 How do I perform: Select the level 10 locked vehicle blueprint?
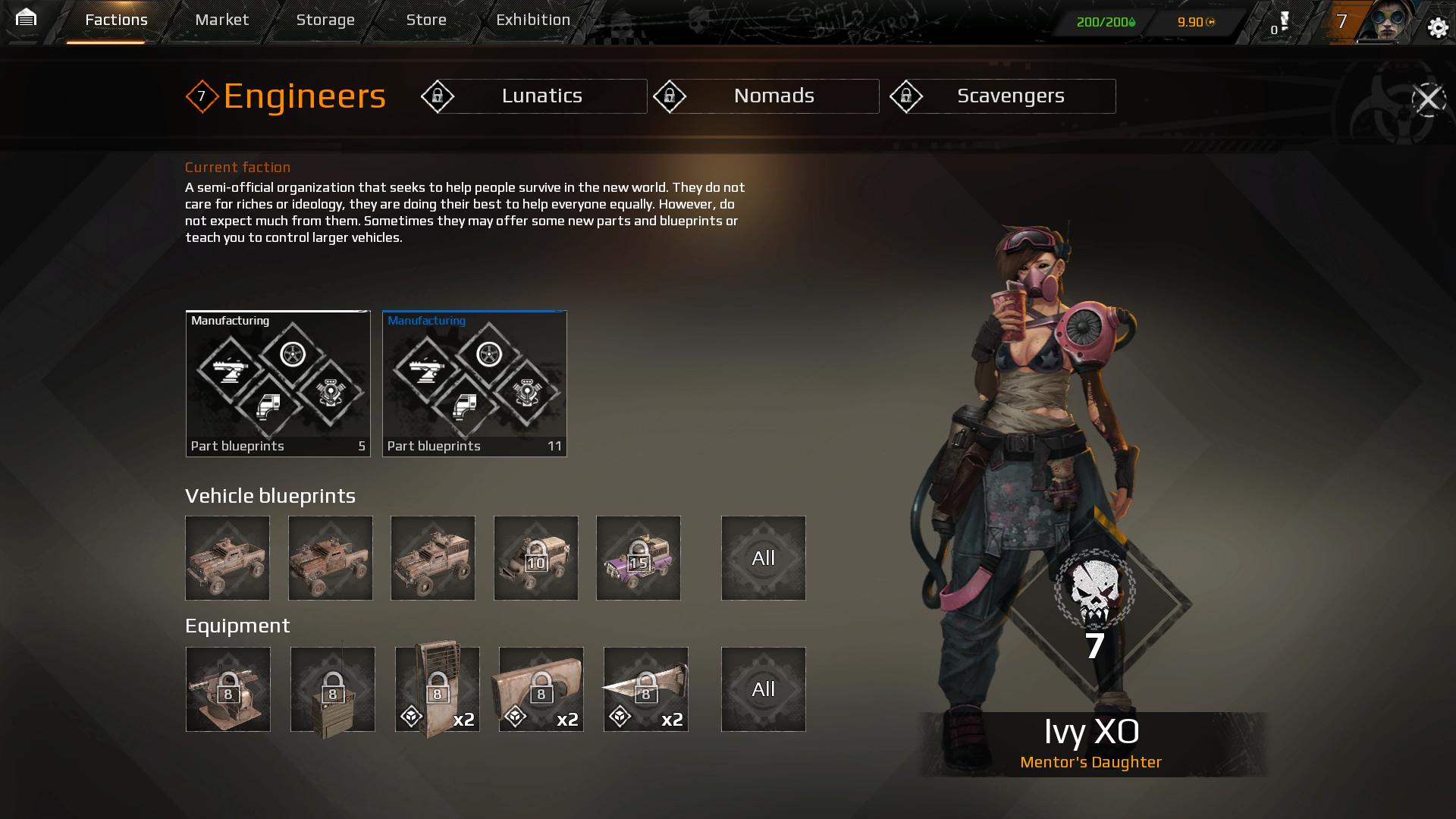(536, 558)
